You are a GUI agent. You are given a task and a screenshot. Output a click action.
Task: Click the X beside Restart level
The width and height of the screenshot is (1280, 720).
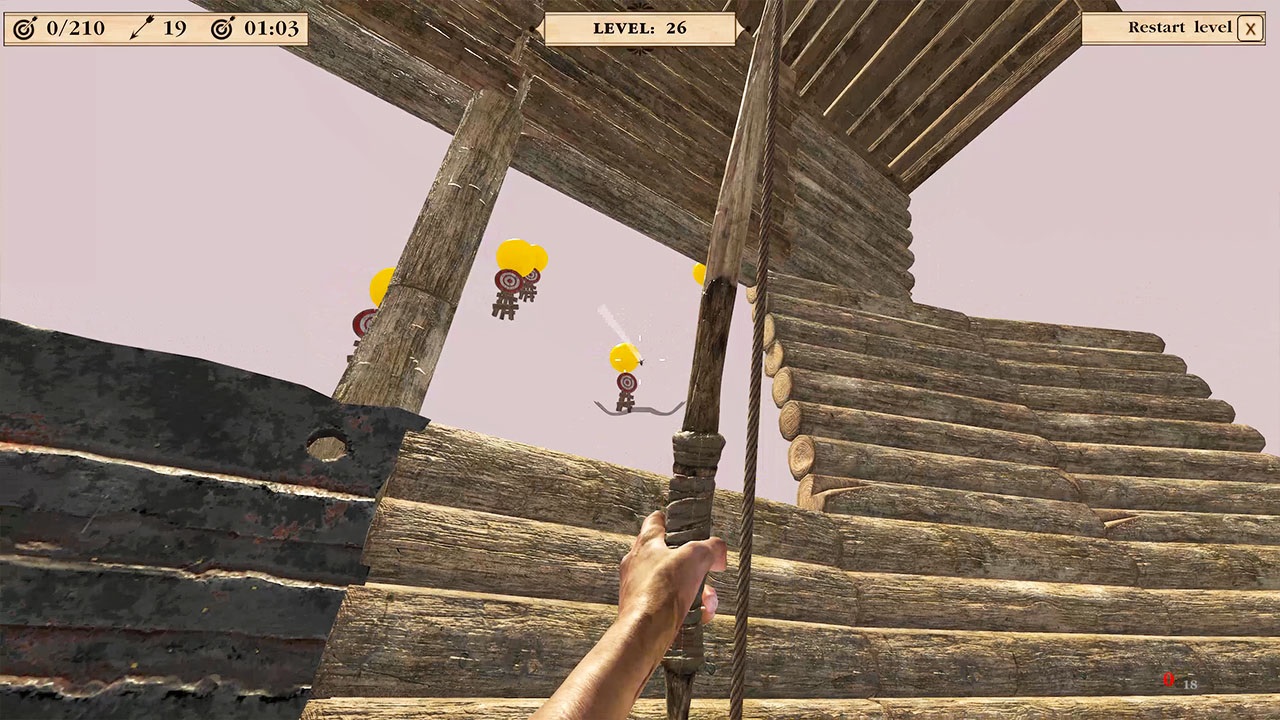point(1250,28)
